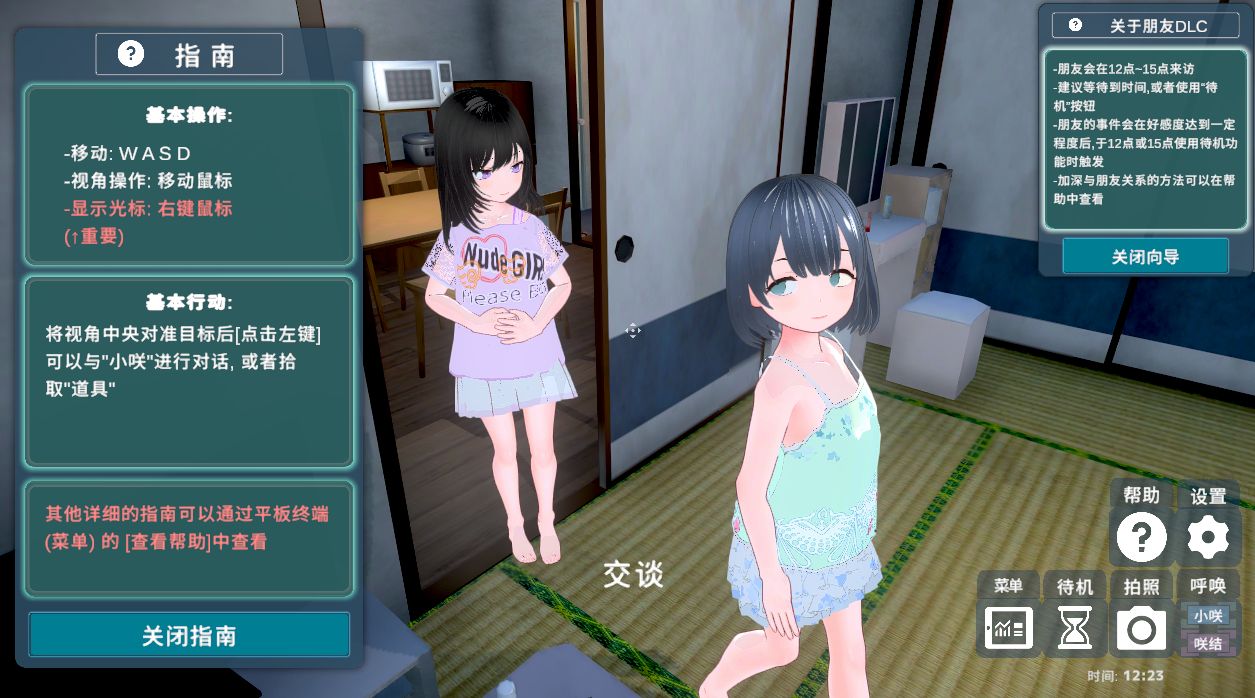Call 咲结 using the purple summon button
The image size is (1255, 698).
1208,643
